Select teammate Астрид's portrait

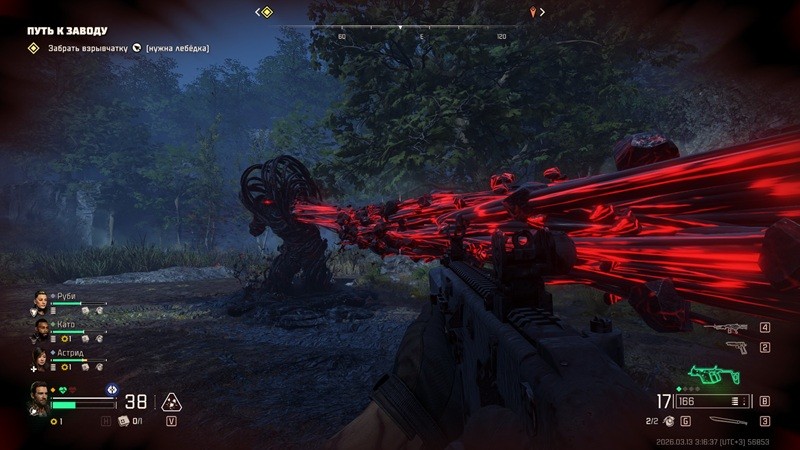pos(40,357)
